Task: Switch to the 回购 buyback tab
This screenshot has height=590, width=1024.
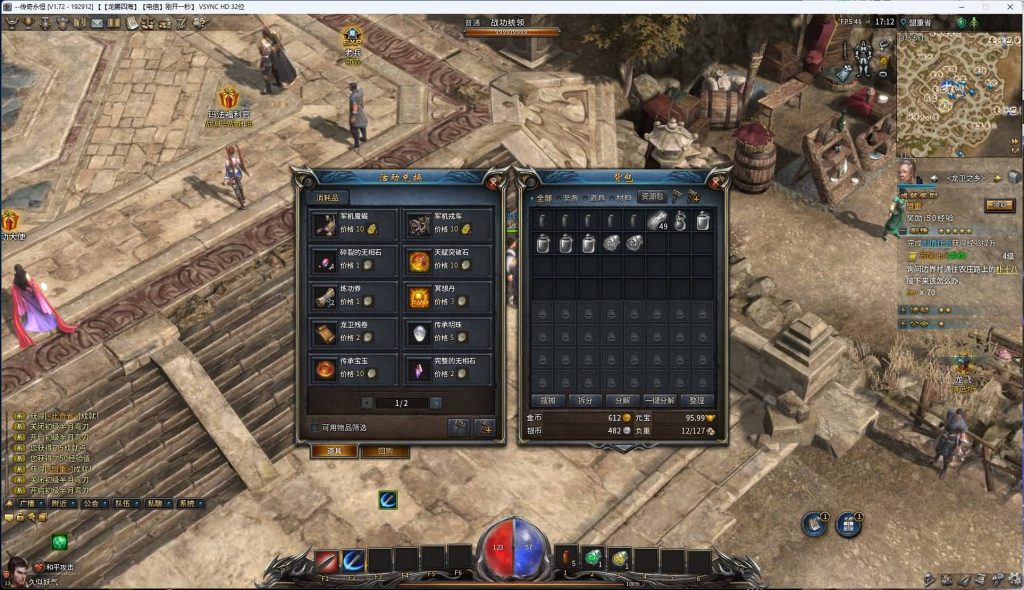Action: pos(385,451)
